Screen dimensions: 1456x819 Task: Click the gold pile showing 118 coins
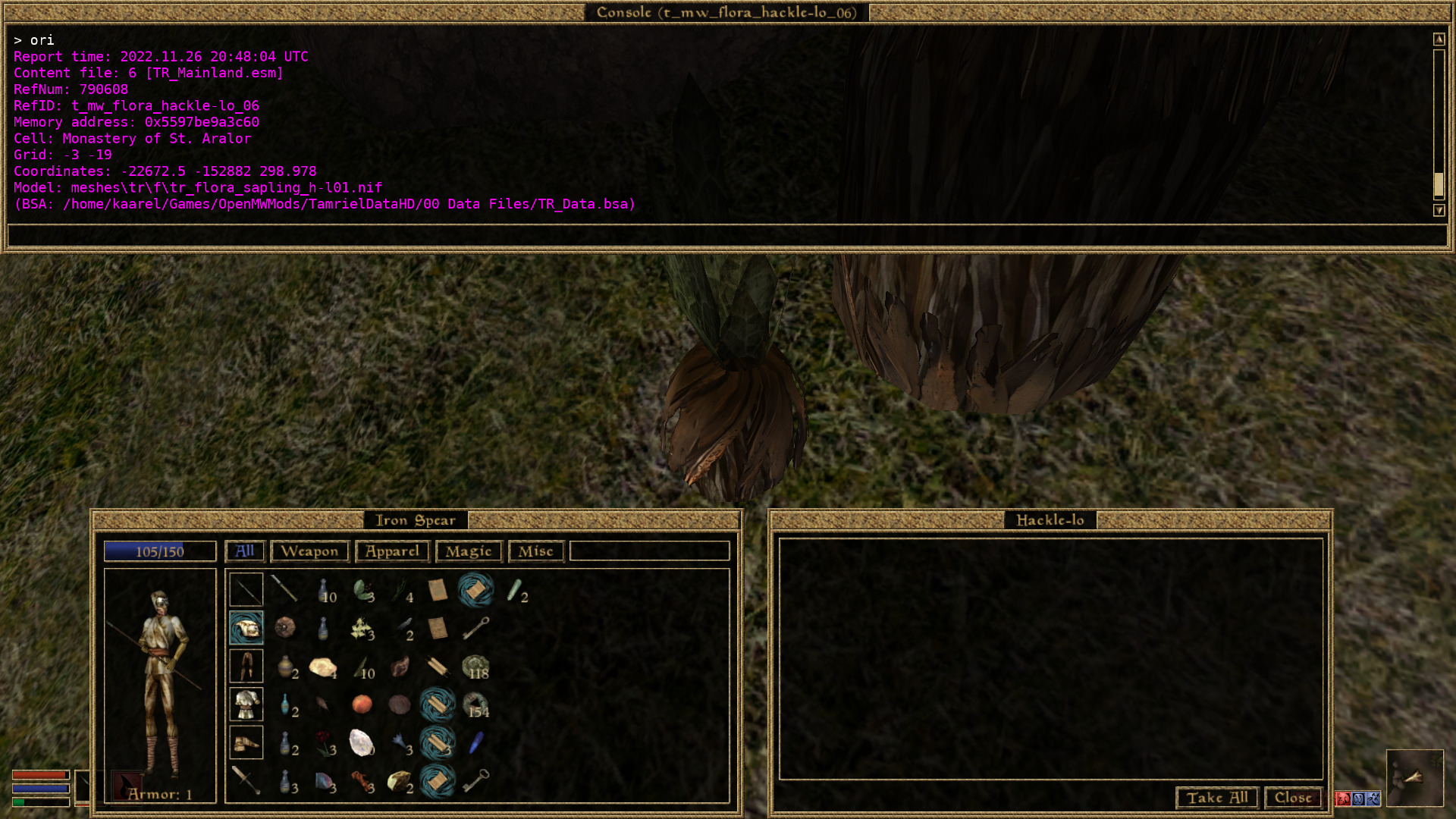tap(477, 666)
